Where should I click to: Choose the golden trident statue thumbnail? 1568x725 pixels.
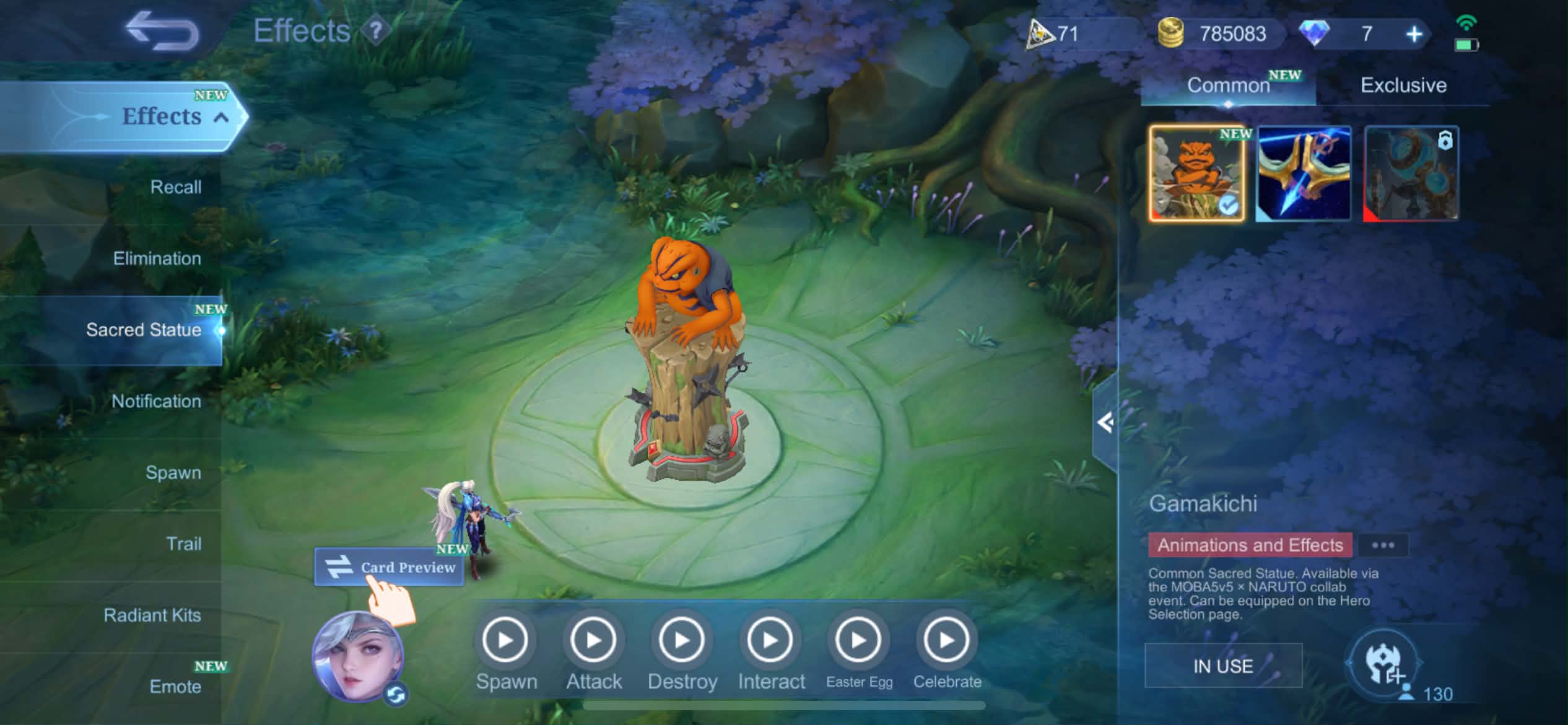(1304, 174)
